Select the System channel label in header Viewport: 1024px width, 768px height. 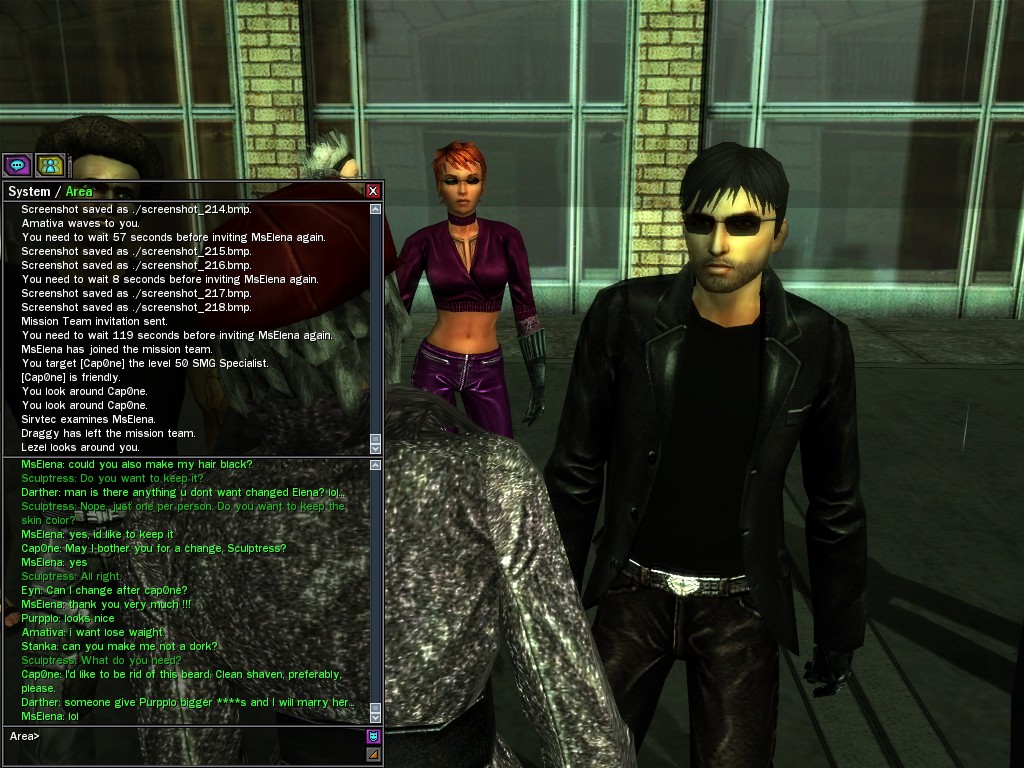click(28, 191)
